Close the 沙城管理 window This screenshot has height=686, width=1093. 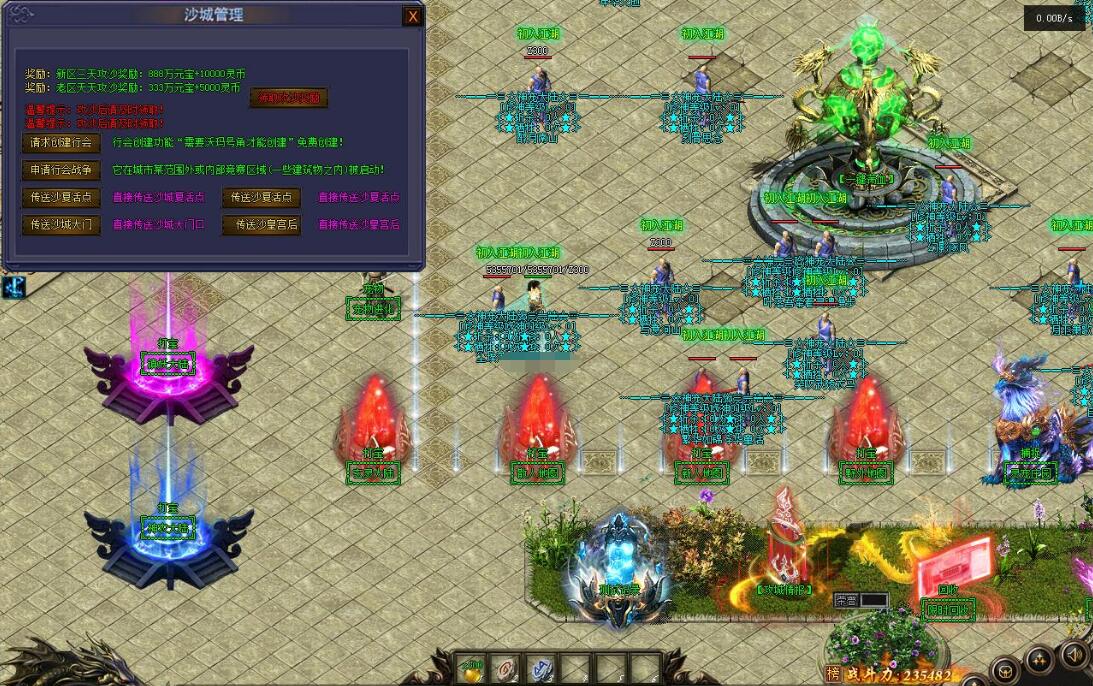[412, 16]
